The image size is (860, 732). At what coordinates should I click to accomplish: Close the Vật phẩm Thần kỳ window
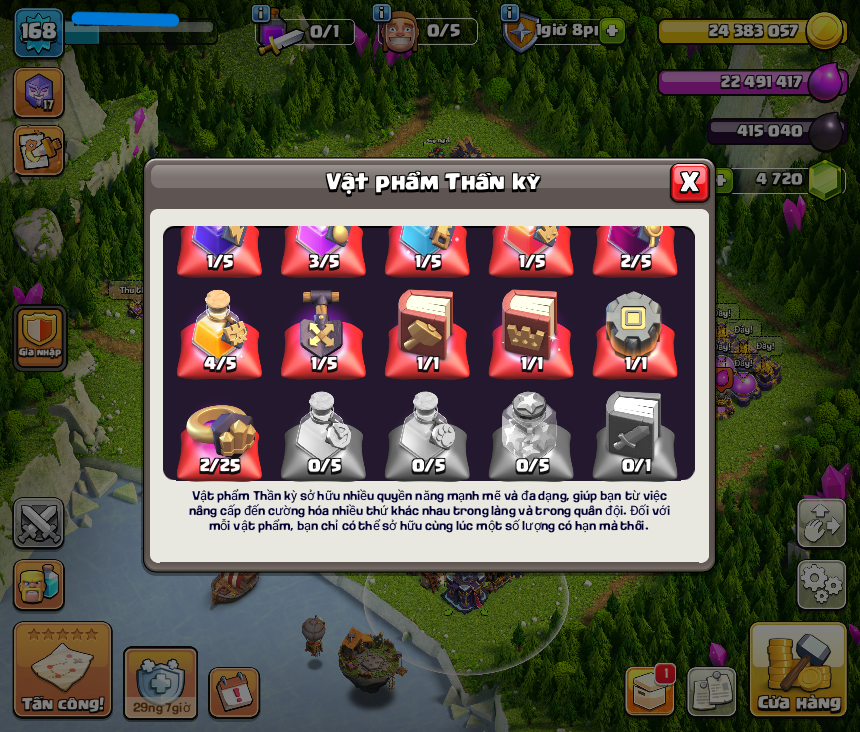(689, 182)
